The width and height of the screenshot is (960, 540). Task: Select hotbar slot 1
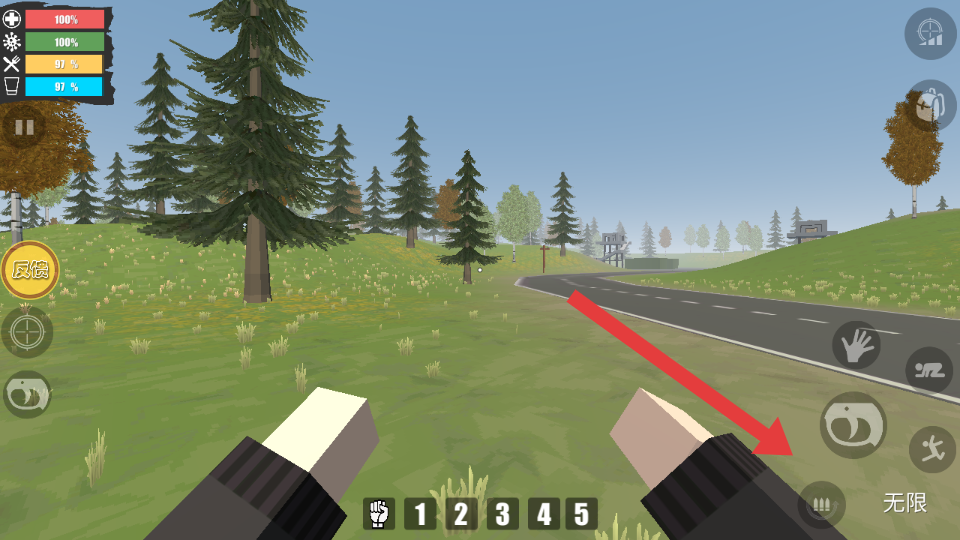[420, 514]
